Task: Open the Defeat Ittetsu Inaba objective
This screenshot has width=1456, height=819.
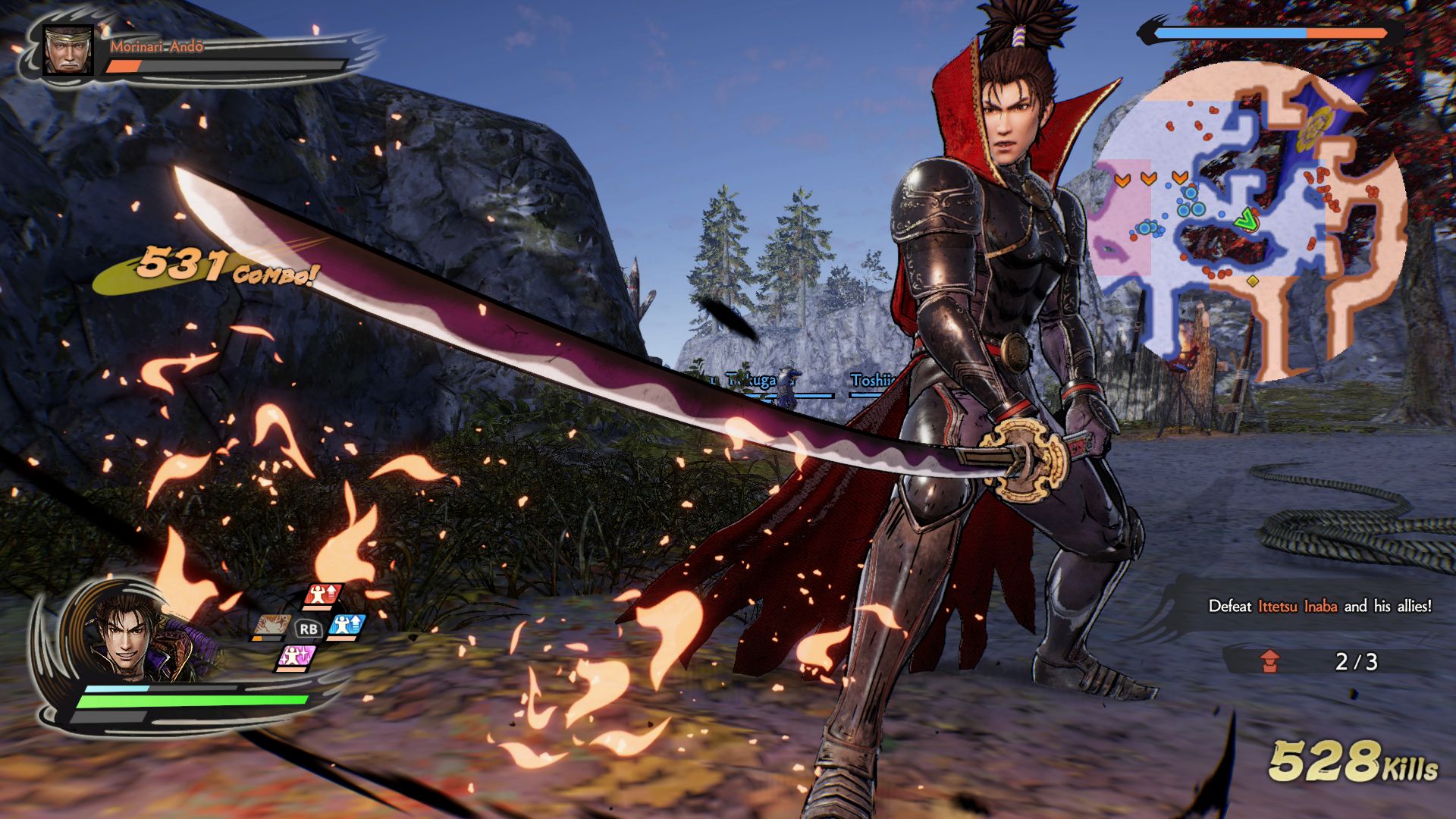Action: pyautogui.click(x=1319, y=606)
